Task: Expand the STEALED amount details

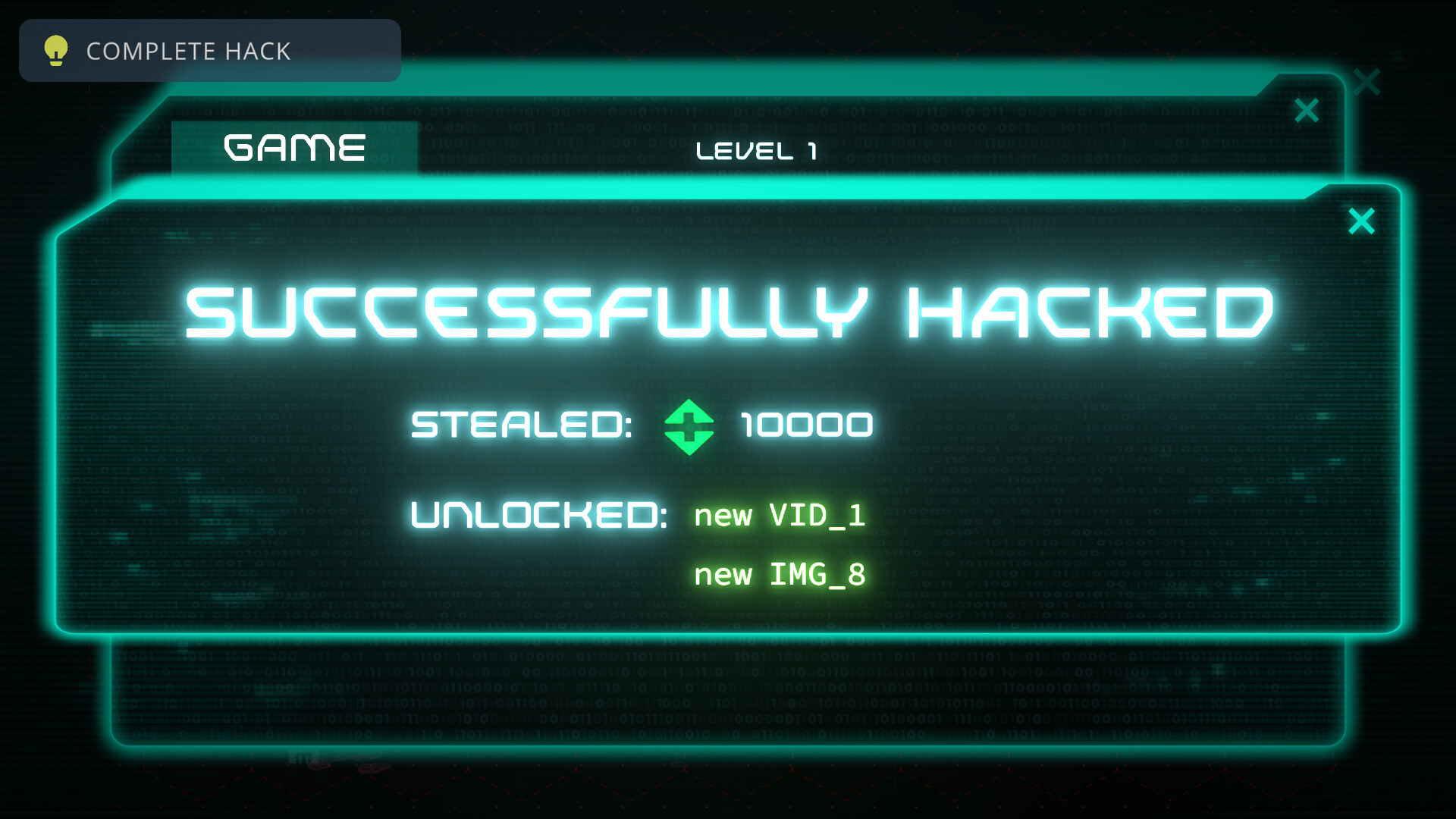Action: pos(521,425)
